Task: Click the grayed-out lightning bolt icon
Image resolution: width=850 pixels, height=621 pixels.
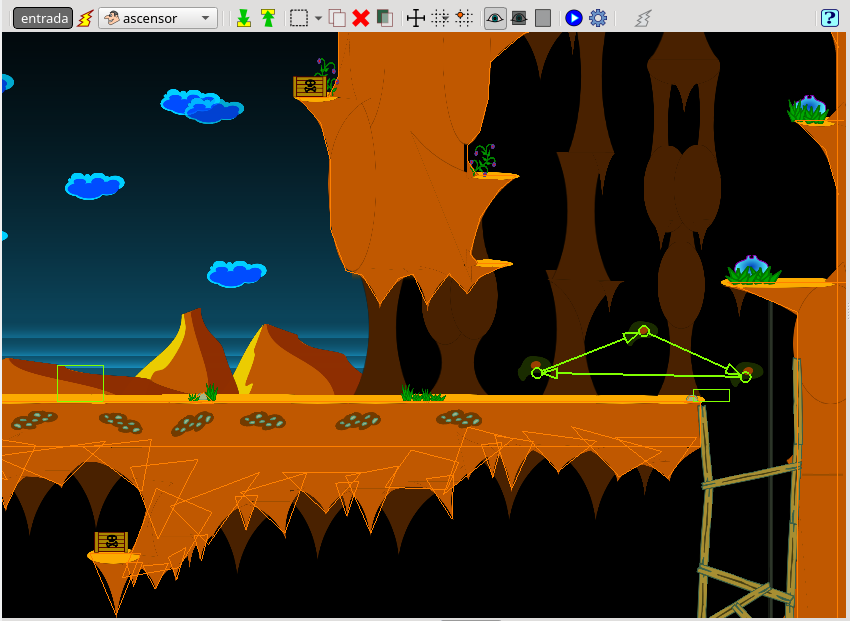Action: (x=645, y=18)
